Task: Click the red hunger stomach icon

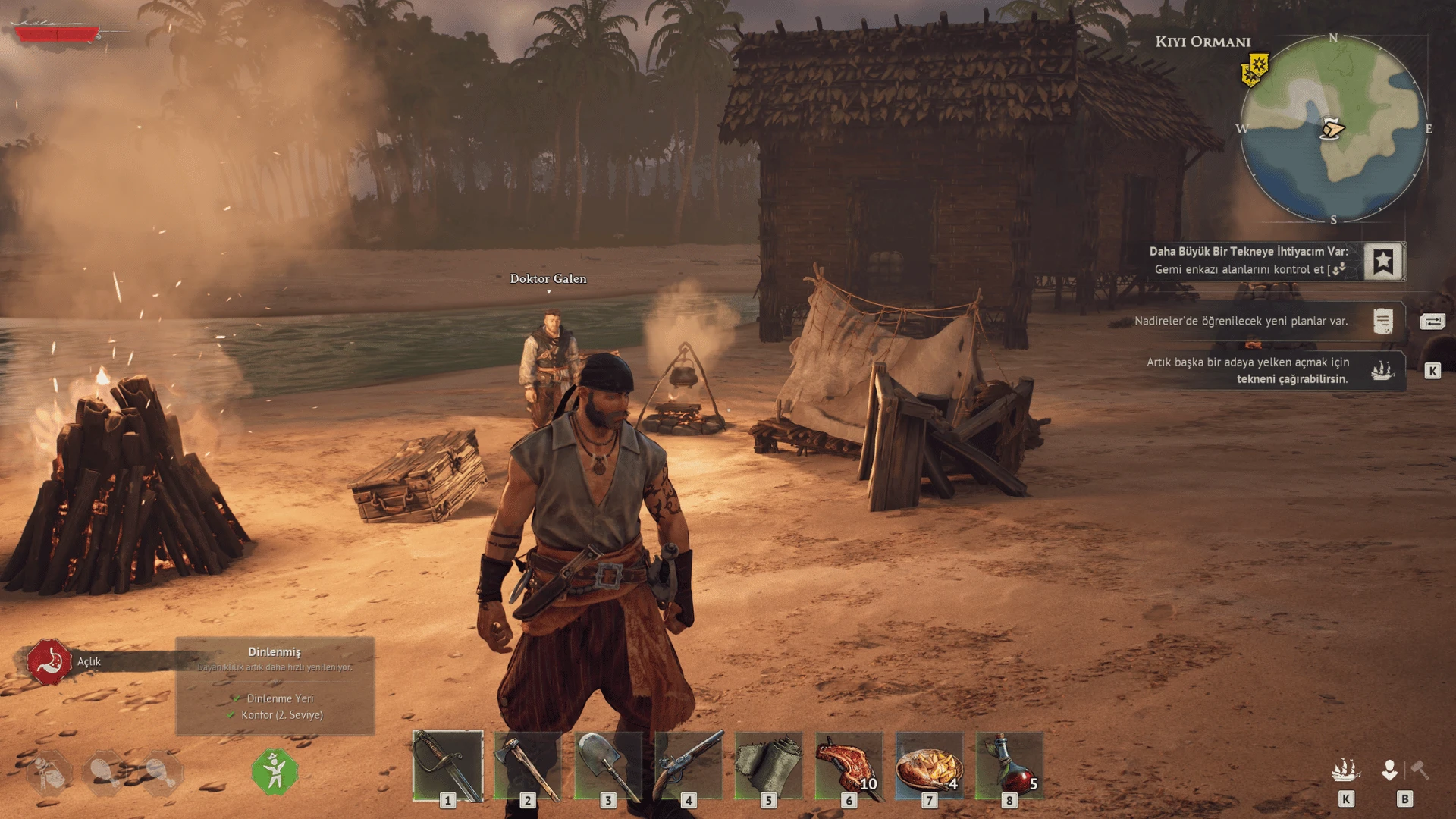Action: click(x=49, y=661)
